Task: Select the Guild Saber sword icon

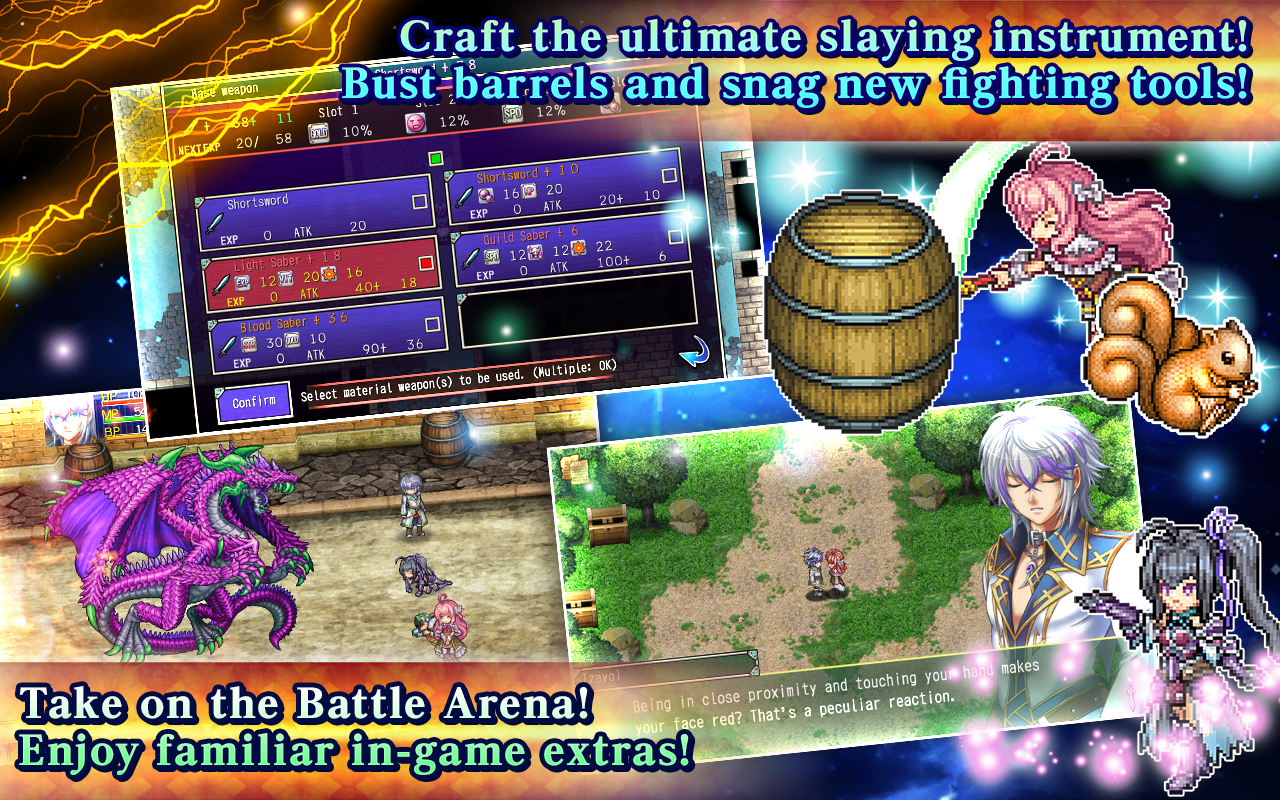Action: 470,259
